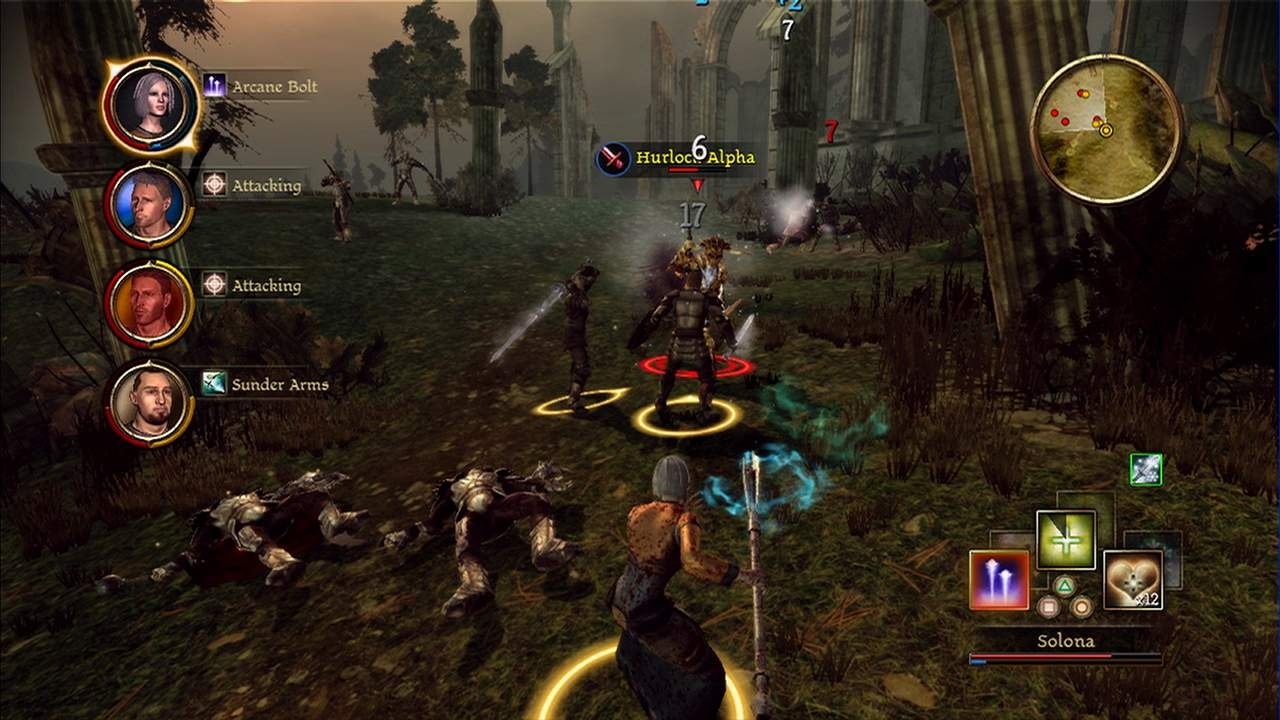
Task: Select the party portrait with orange background
Action: pyautogui.click(x=149, y=303)
